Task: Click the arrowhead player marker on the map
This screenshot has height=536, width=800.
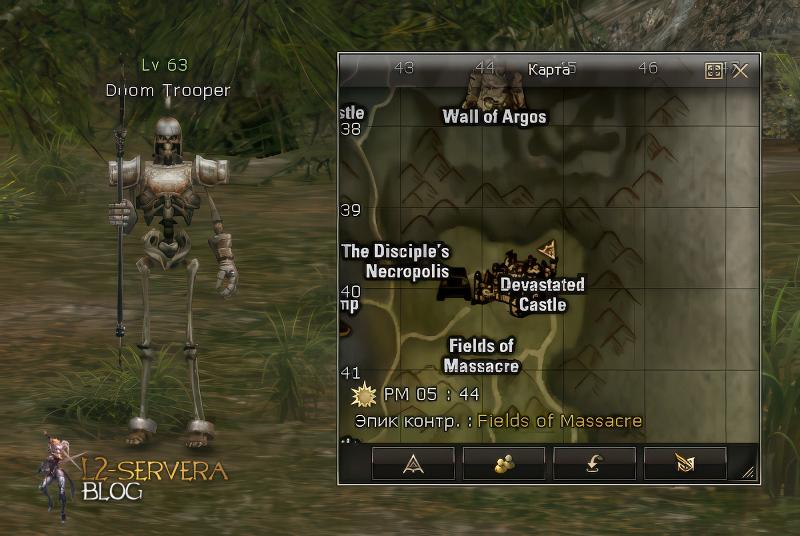Action: [547, 248]
